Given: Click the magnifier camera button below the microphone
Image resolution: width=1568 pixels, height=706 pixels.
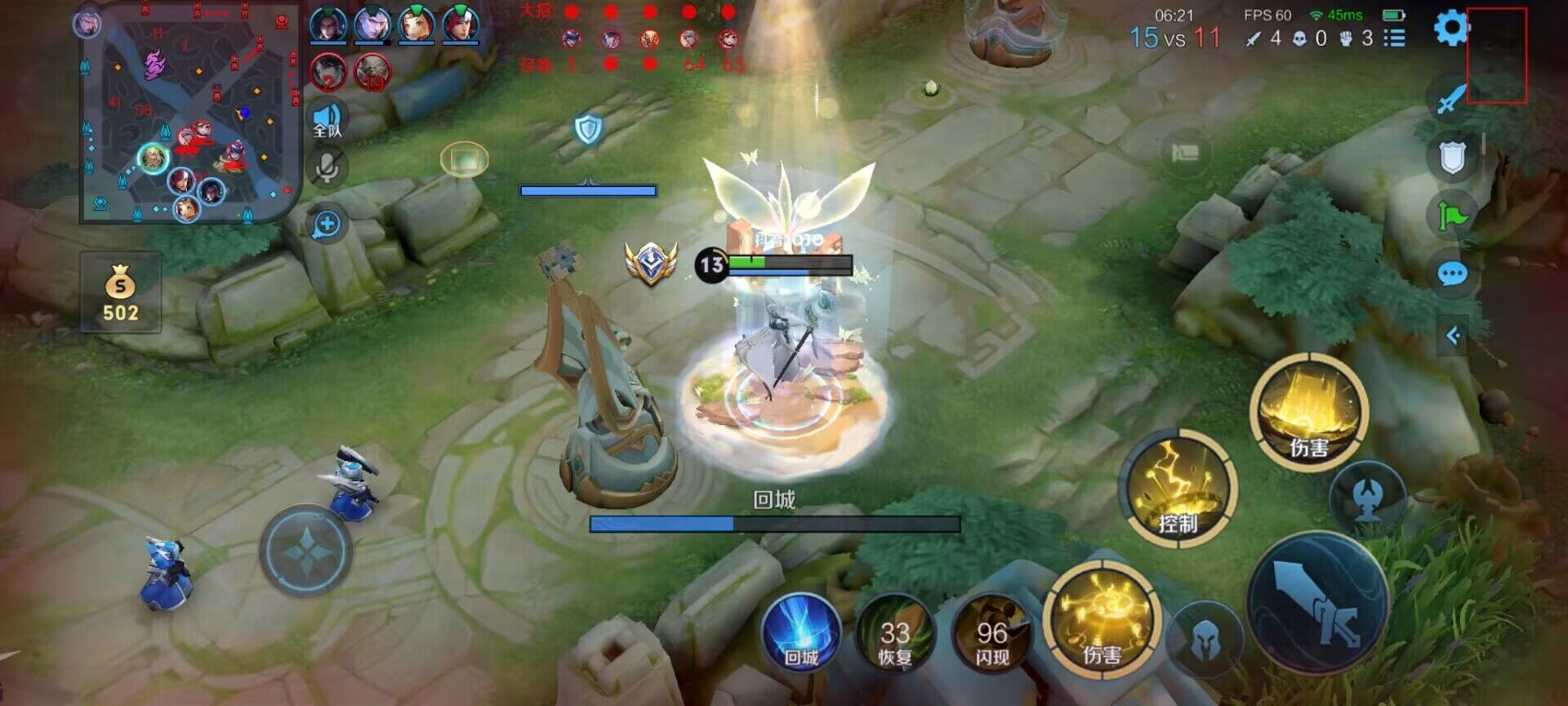Looking at the screenshot, I should click(x=327, y=224).
